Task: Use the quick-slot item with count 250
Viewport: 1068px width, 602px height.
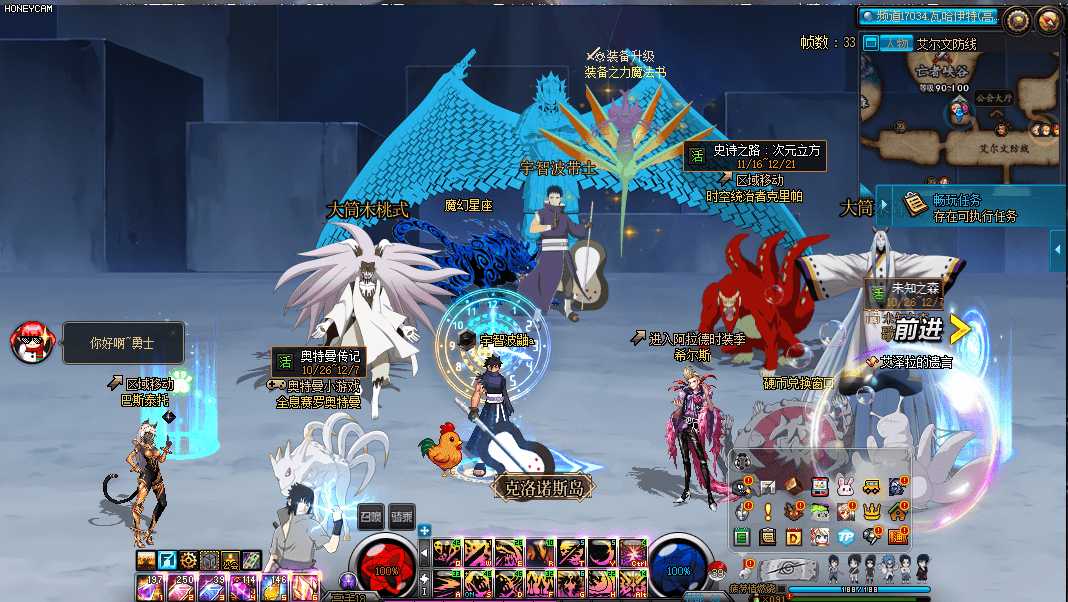Action: [x=182, y=589]
